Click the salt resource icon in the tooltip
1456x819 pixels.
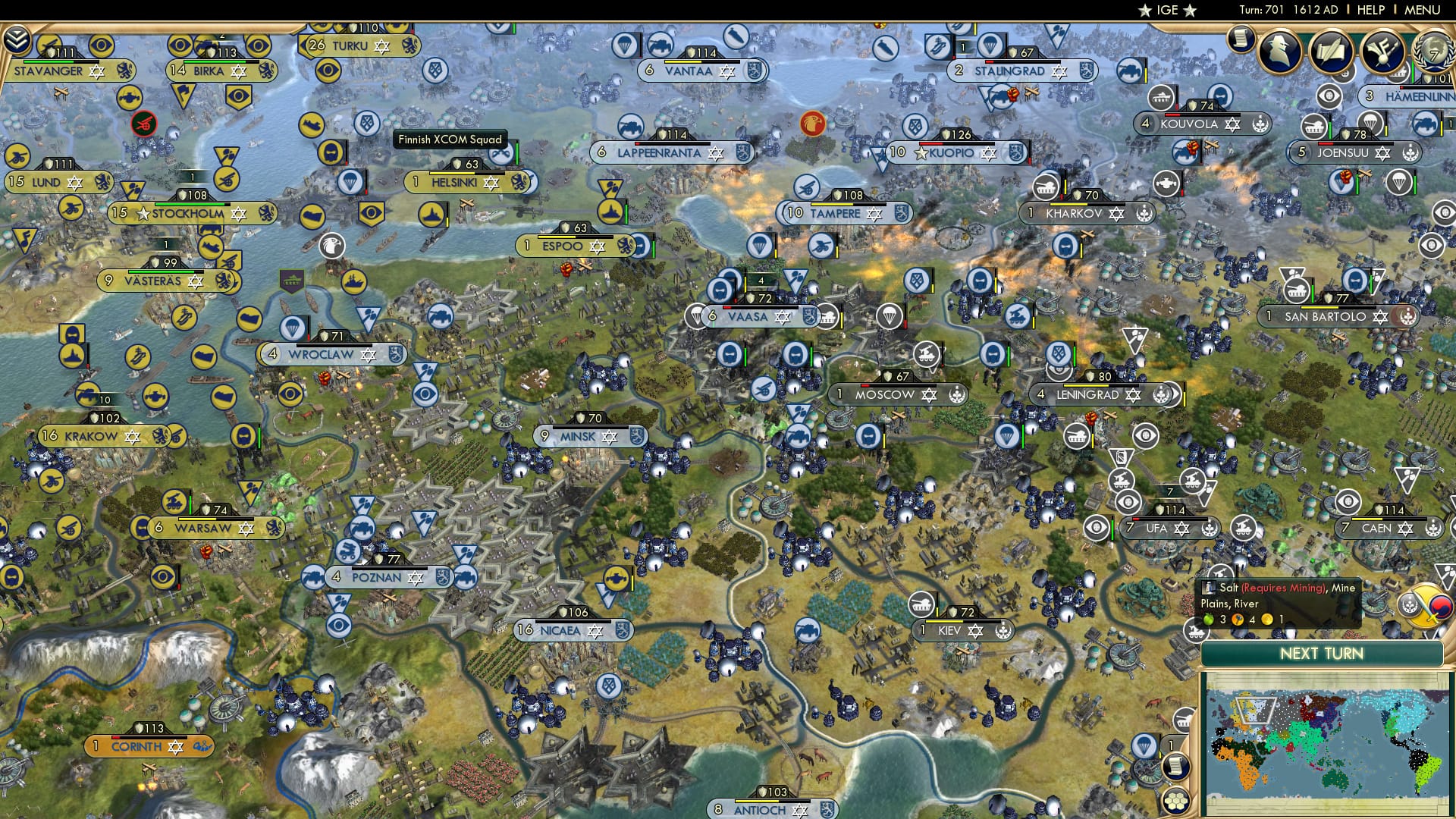pos(1209,588)
